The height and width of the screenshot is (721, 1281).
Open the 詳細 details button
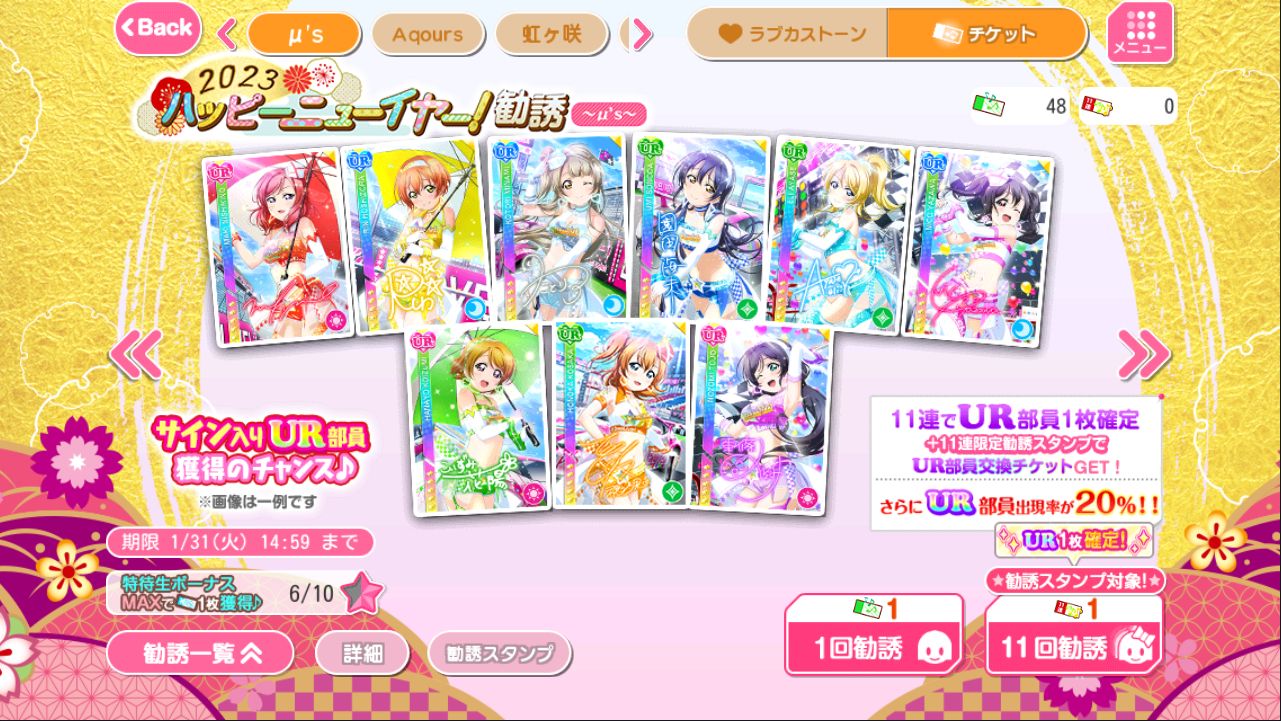362,654
